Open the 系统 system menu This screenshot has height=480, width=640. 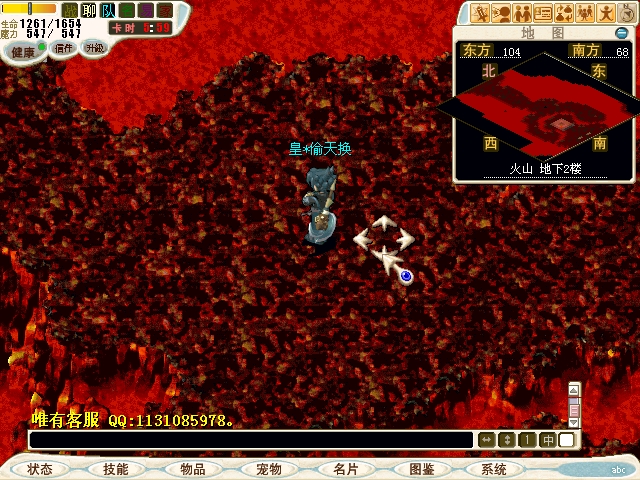pos(494,469)
